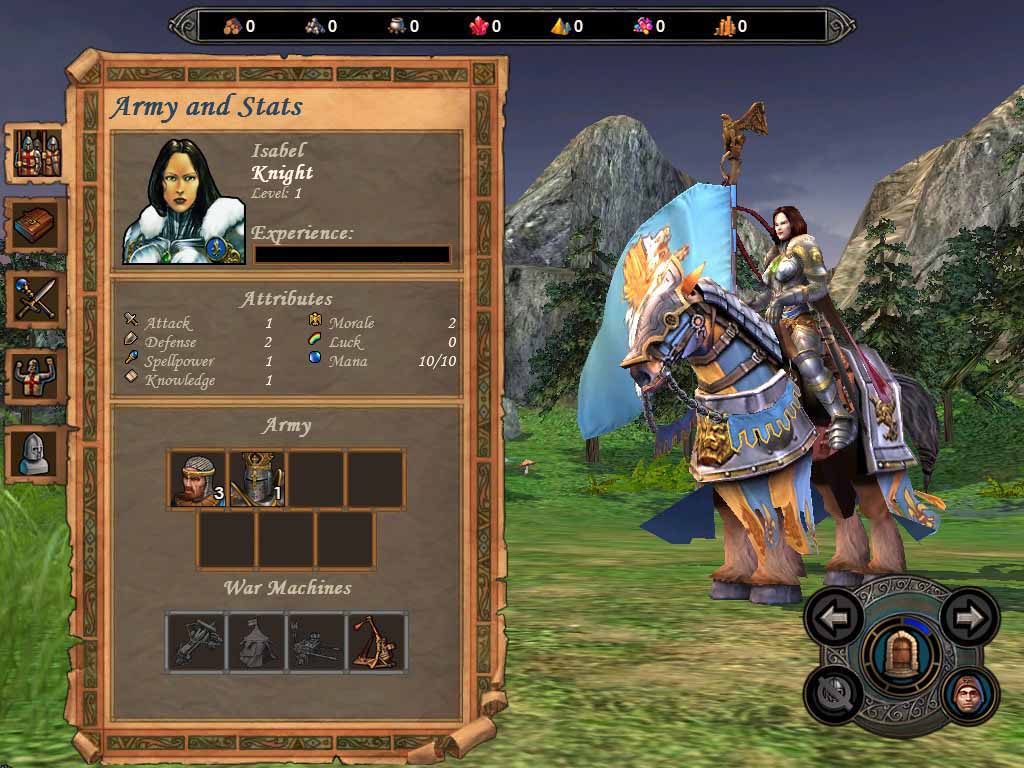Open the spellbook tab

37,226
